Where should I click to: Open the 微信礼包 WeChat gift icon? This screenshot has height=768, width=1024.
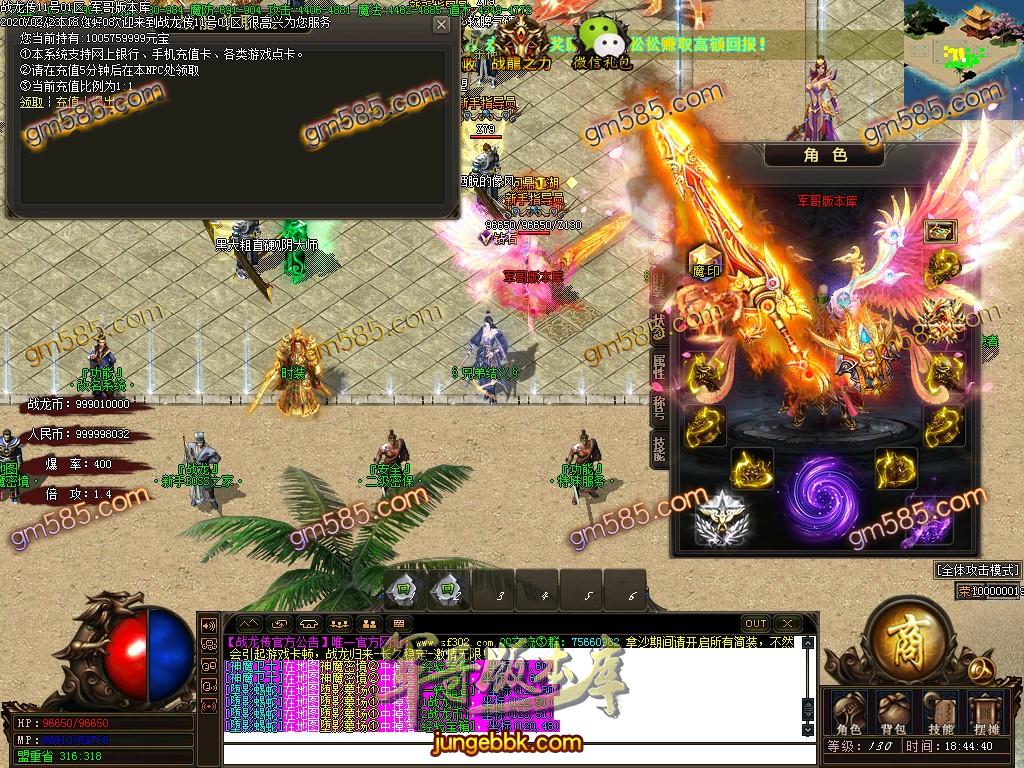pyautogui.click(x=601, y=42)
